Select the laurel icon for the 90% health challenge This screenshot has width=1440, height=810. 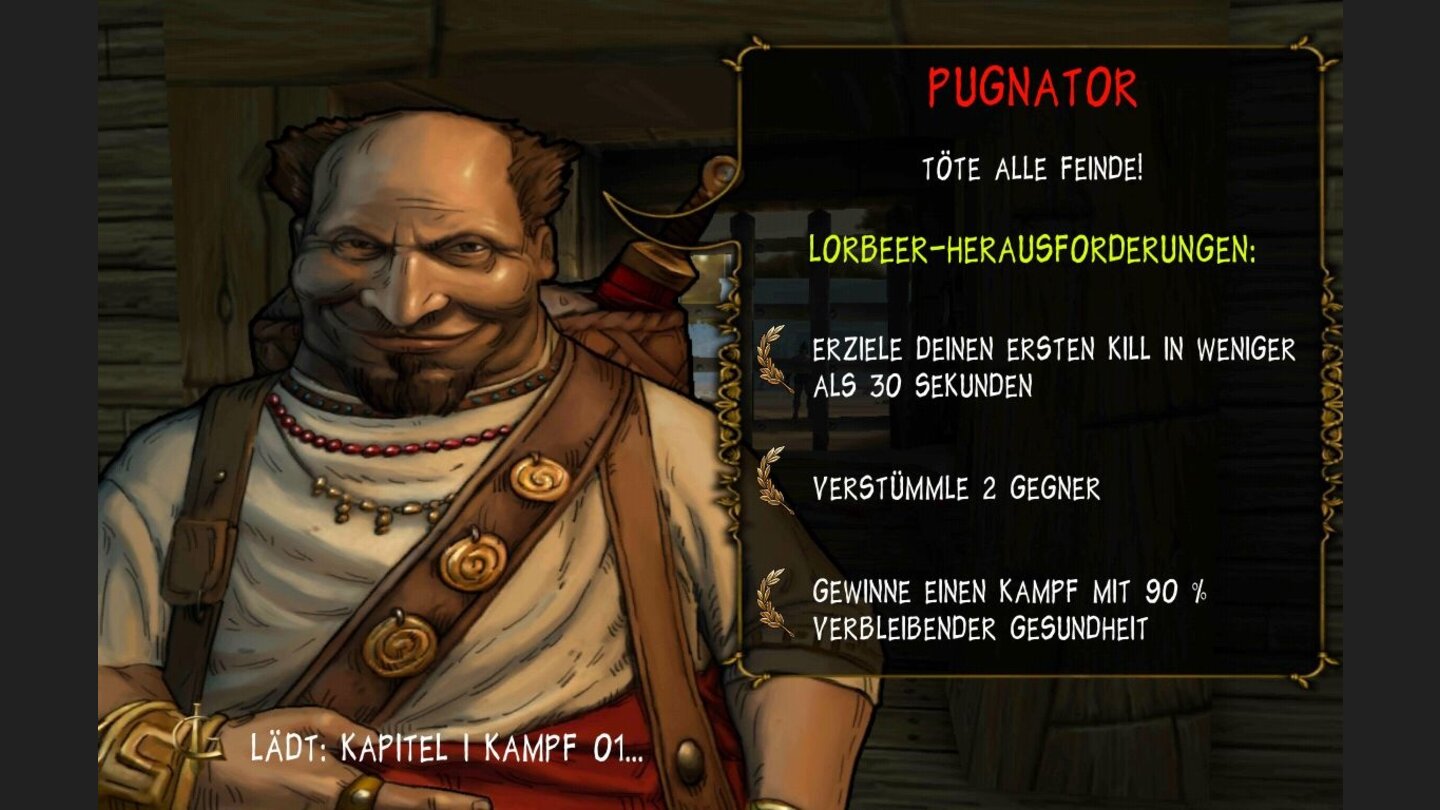tap(770, 602)
